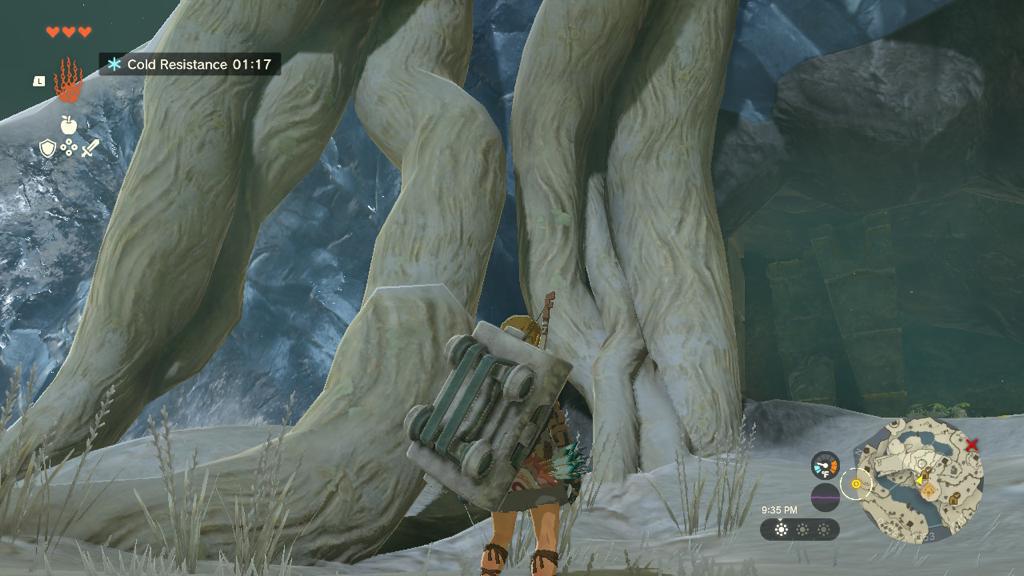Image resolution: width=1024 pixels, height=576 pixels.
Task: Open the shield quick-select icon
Action: (x=46, y=149)
